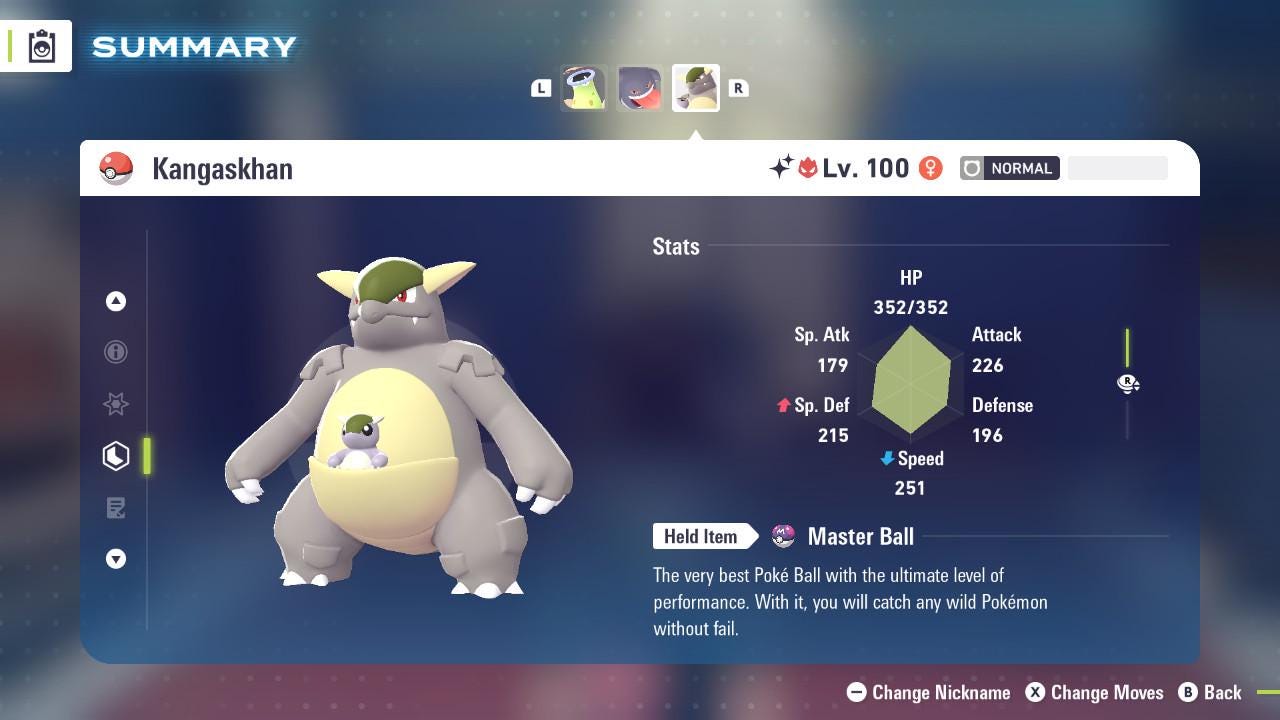
Task: Show the memo notes page tab
Action: 116,508
